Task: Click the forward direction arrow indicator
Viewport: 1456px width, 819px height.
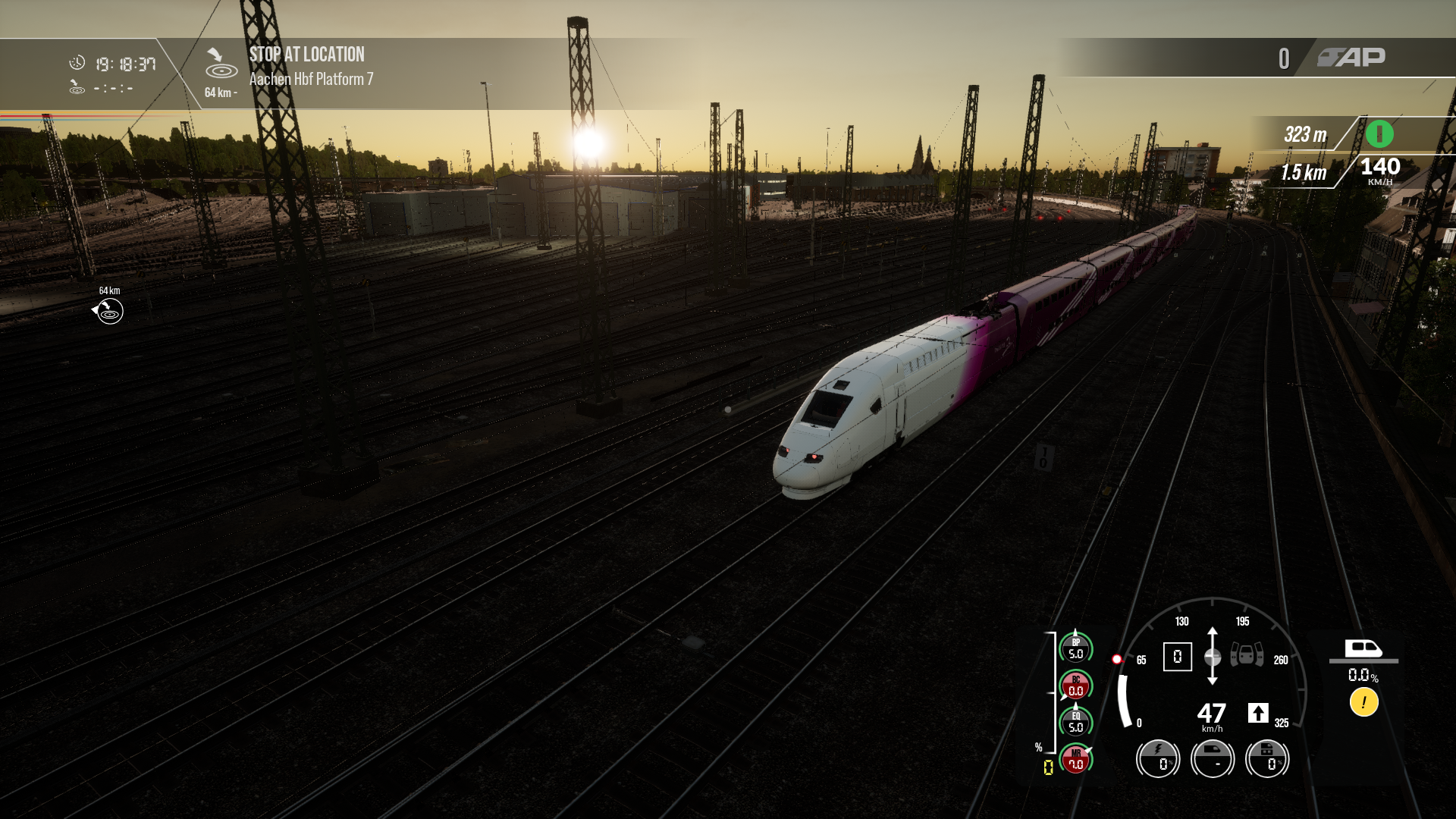Action: click(x=1258, y=713)
